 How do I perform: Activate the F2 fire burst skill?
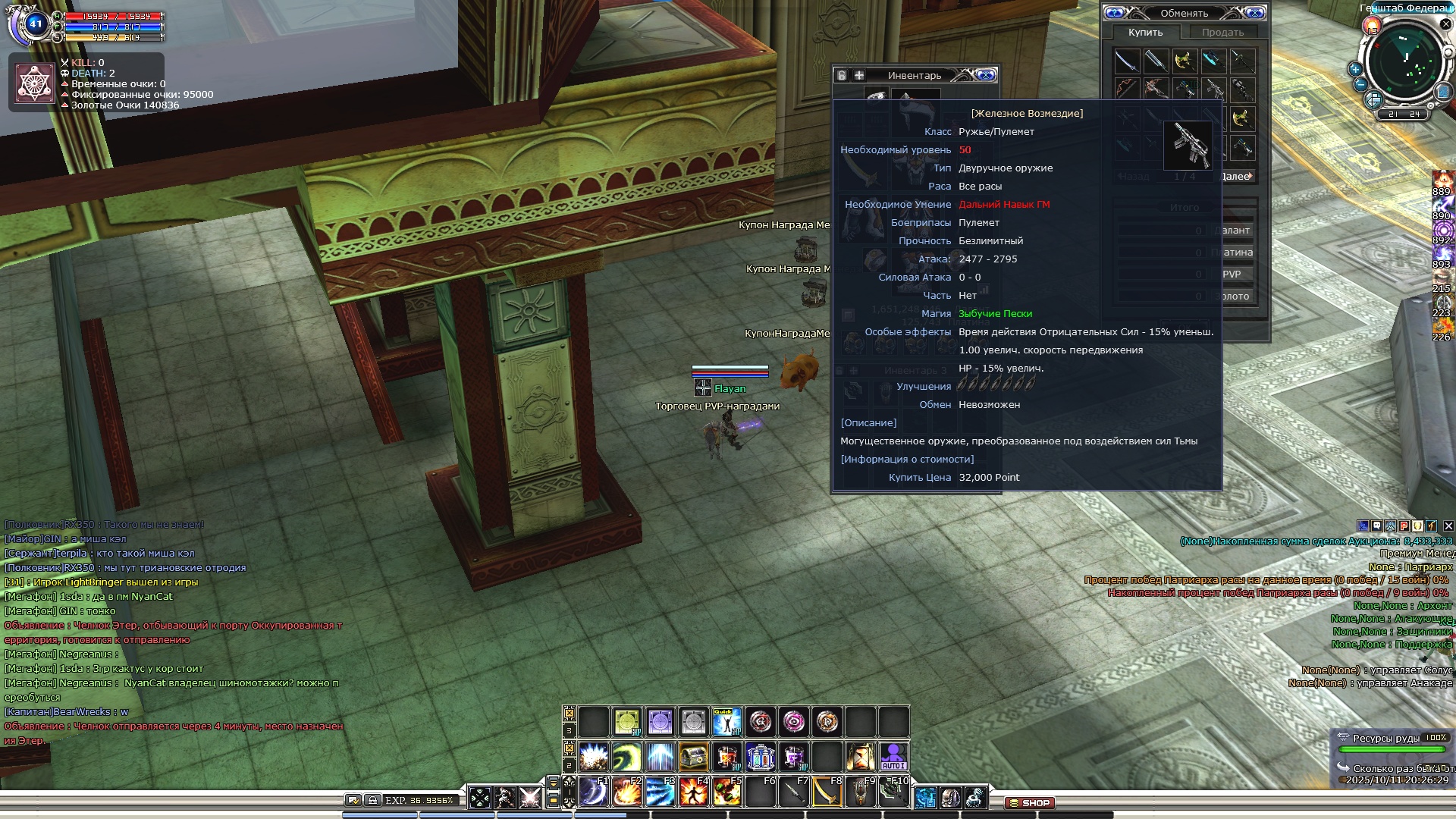627,792
